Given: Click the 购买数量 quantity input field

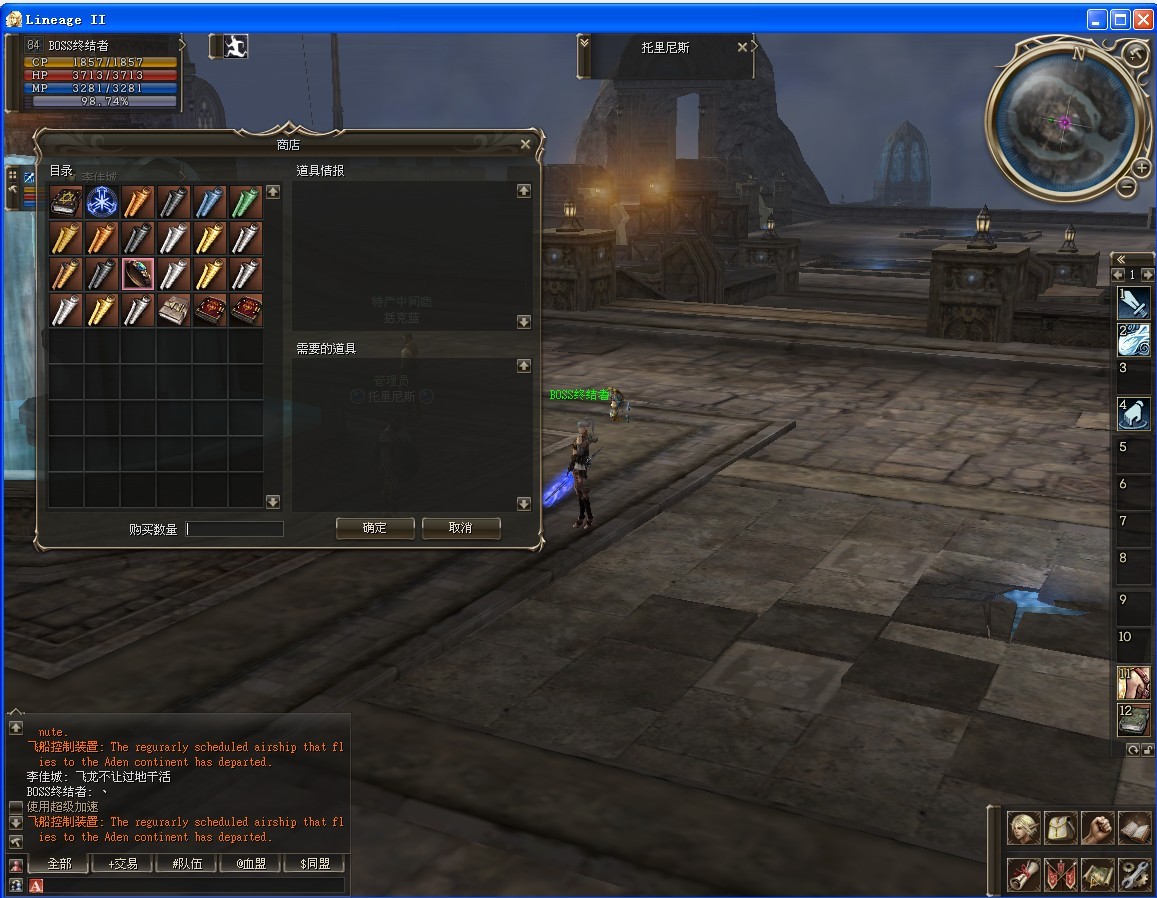Looking at the screenshot, I should (x=235, y=529).
